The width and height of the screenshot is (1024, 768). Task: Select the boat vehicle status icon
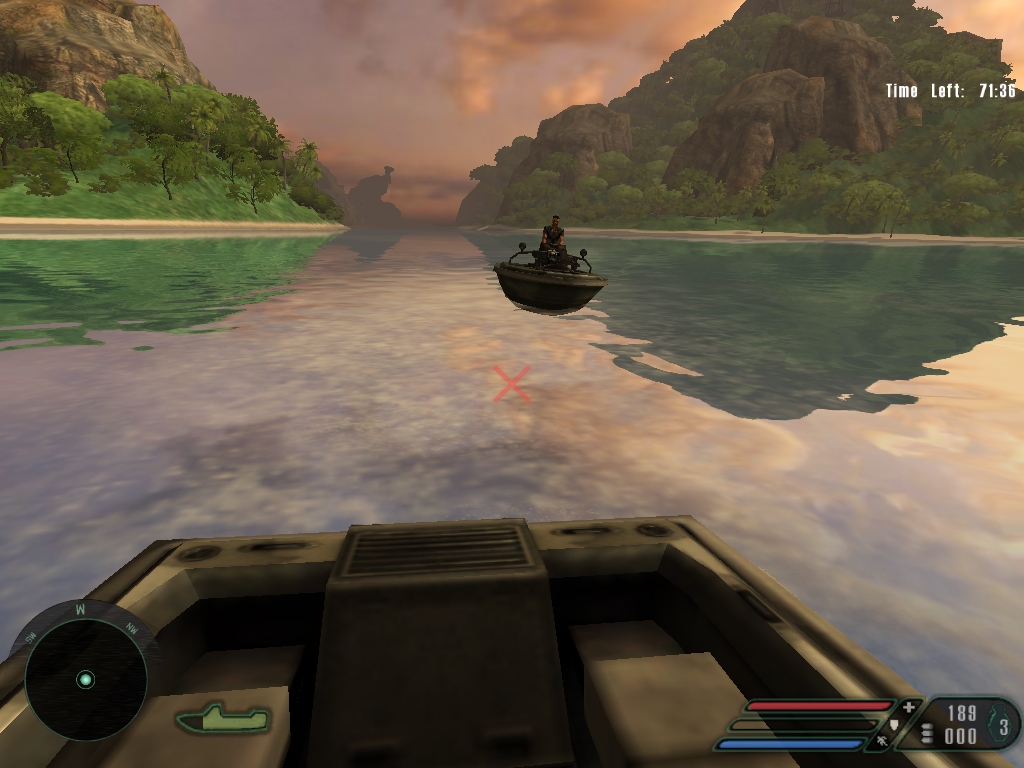point(224,717)
